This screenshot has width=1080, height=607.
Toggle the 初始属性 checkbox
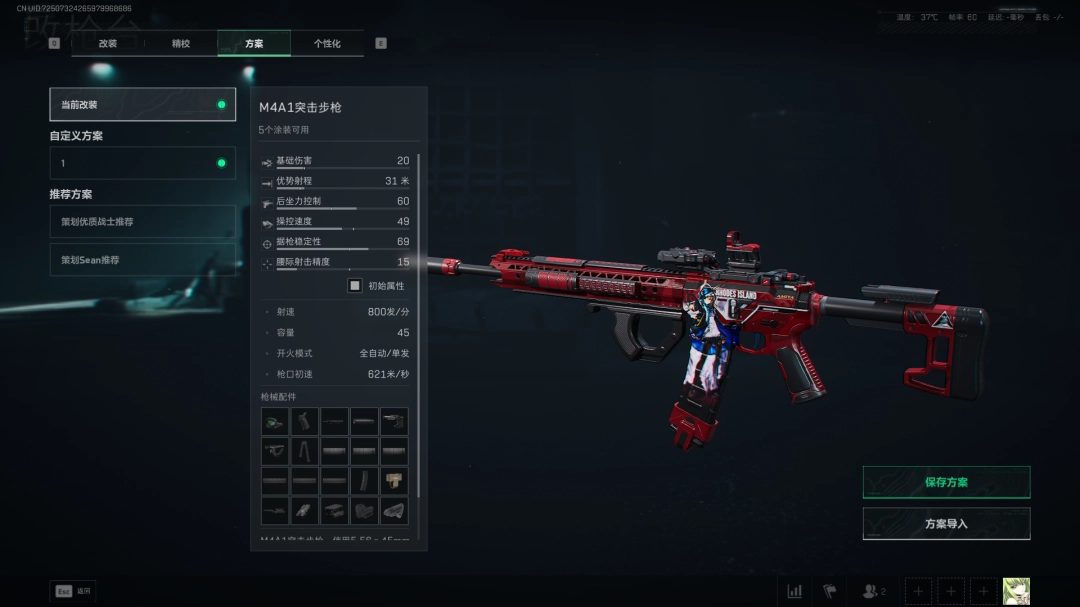[355, 286]
